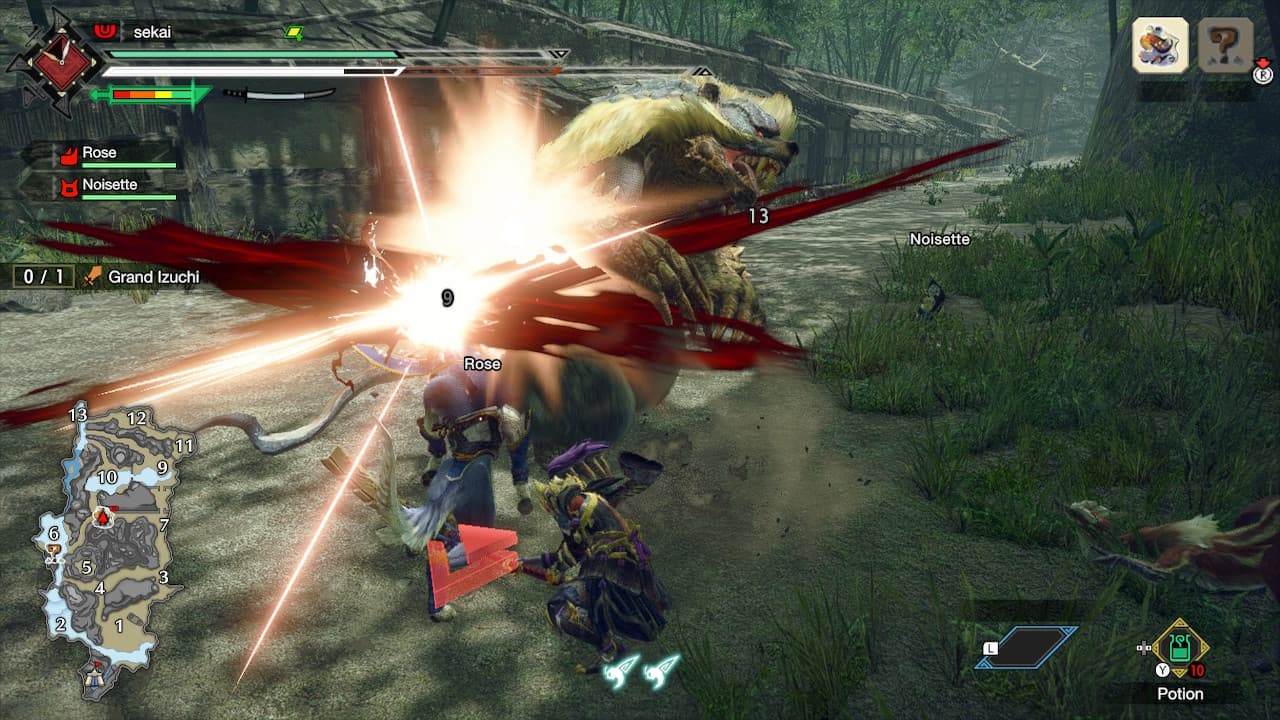This screenshot has height=720, width=1280.
Task: Click the unknown monster question mark icon
Action: tap(1225, 45)
